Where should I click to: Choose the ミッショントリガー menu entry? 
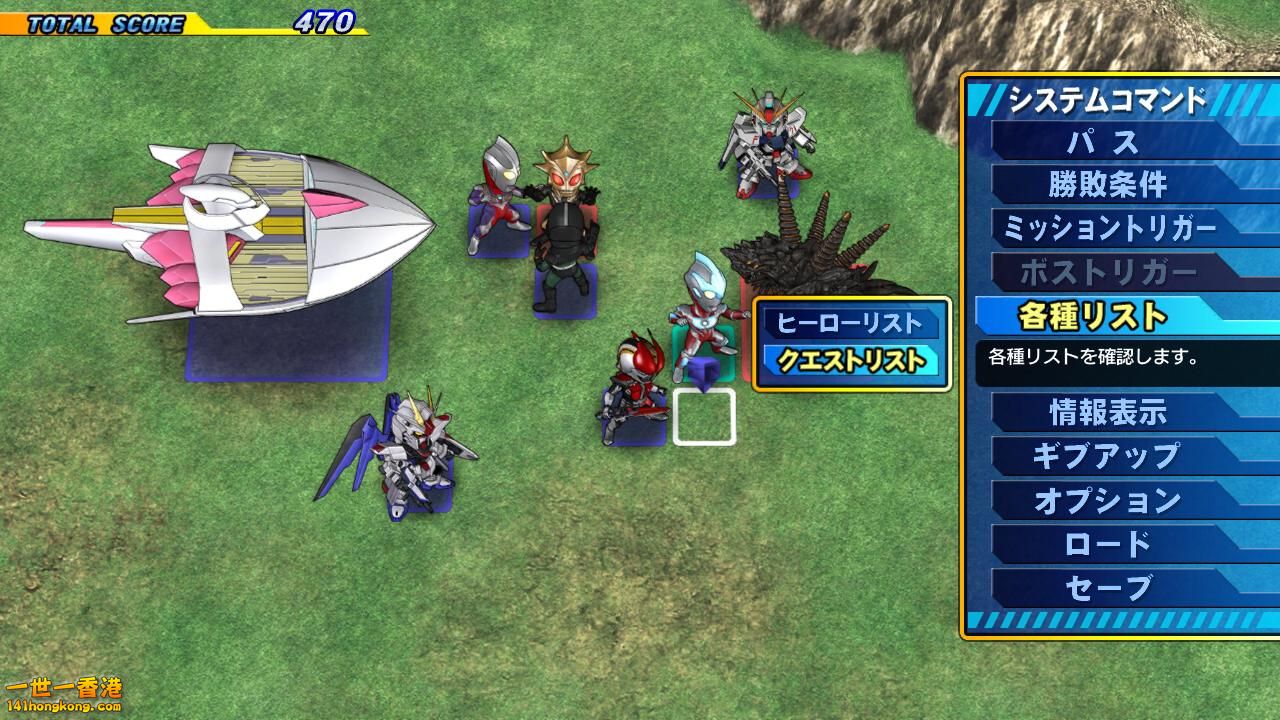click(1107, 228)
